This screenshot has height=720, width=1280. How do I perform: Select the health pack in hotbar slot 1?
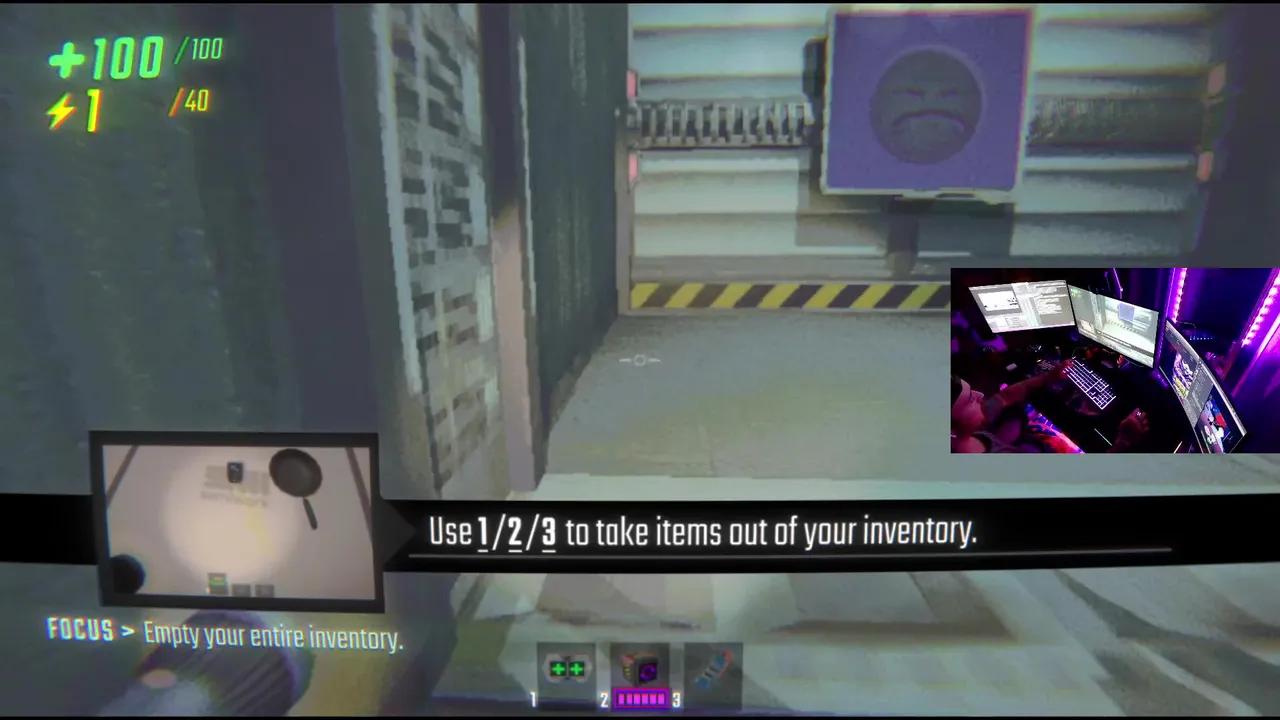[x=567, y=669]
